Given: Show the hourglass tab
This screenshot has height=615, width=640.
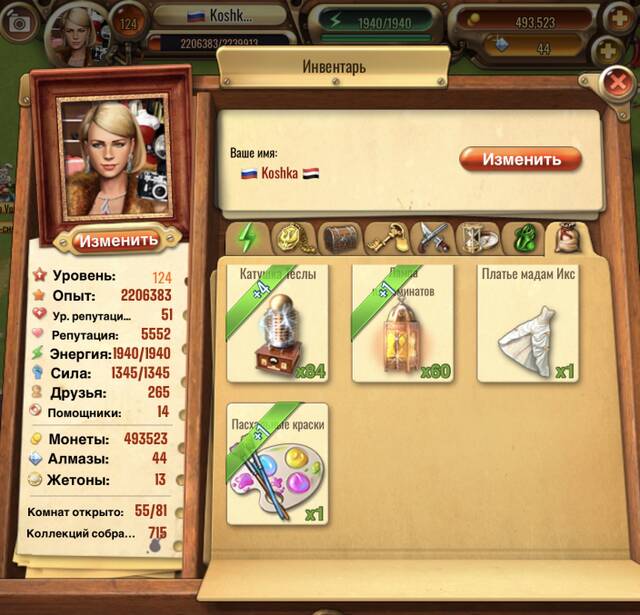Looking at the screenshot, I should pos(477,238).
